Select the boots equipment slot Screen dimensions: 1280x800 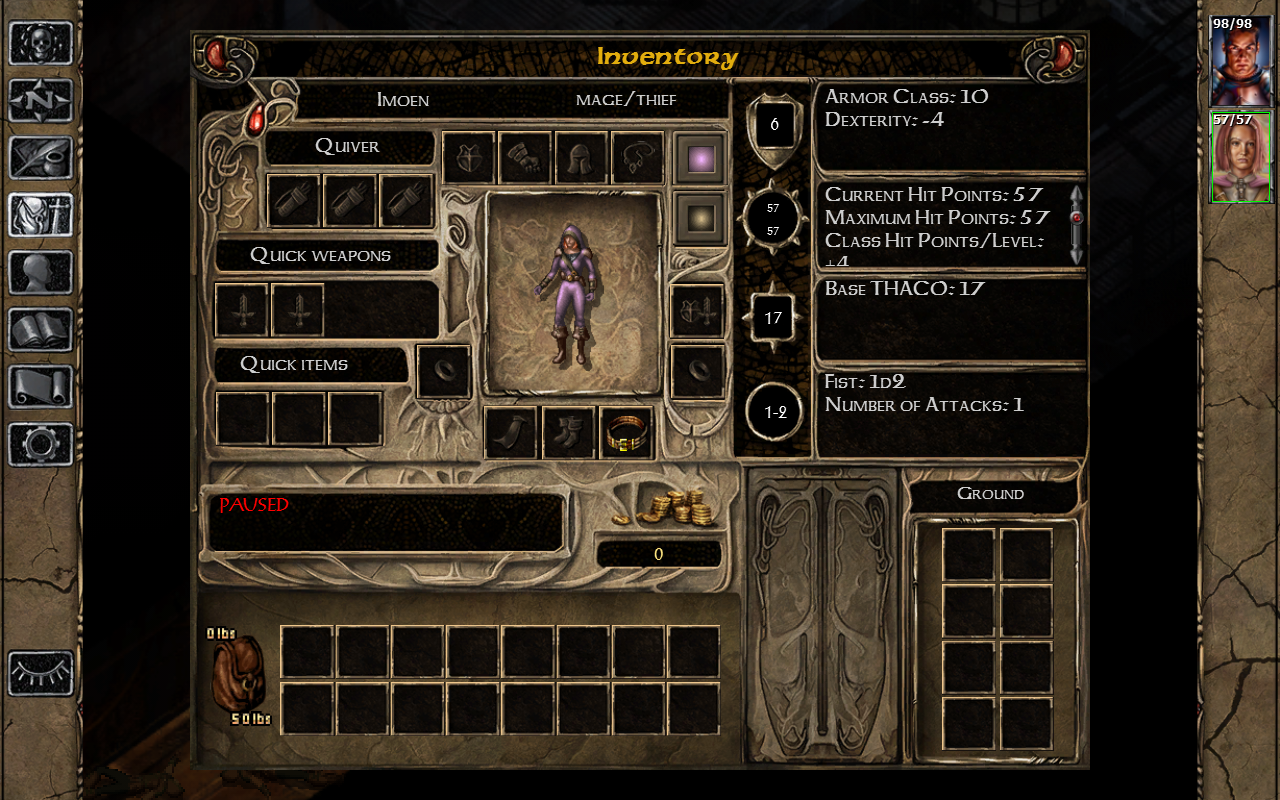click(x=568, y=432)
